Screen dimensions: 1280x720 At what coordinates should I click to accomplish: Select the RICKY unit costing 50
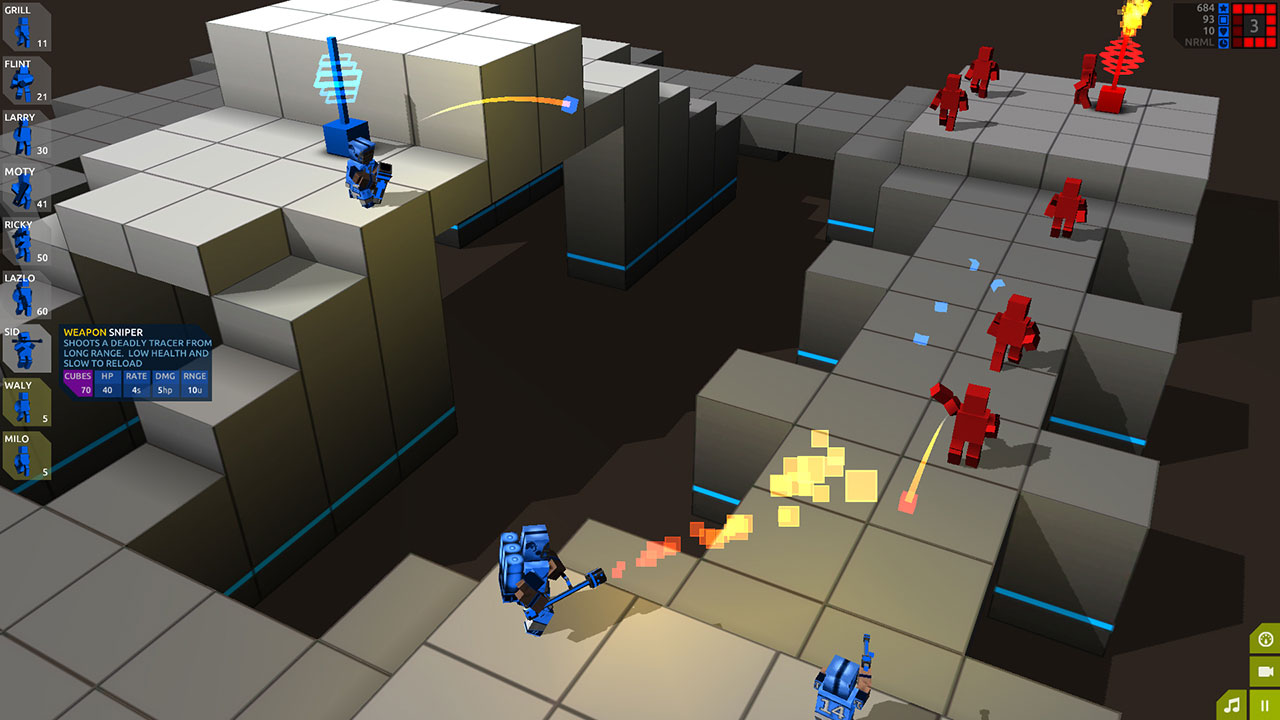[25, 243]
